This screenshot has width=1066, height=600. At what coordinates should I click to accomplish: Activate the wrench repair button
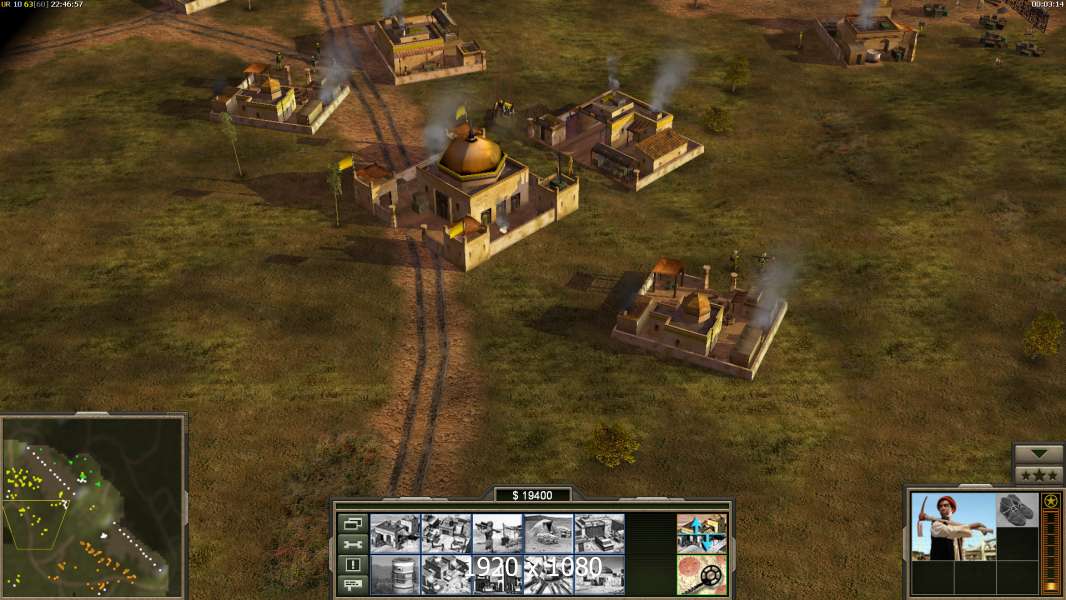352,544
